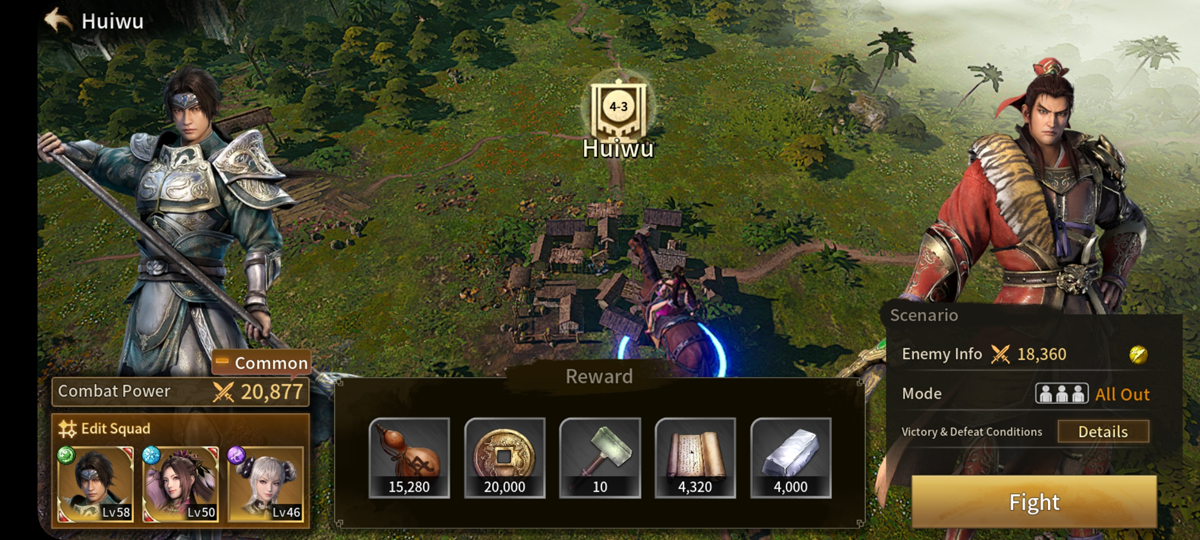Start the battle with the Fight button

coord(1034,502)
